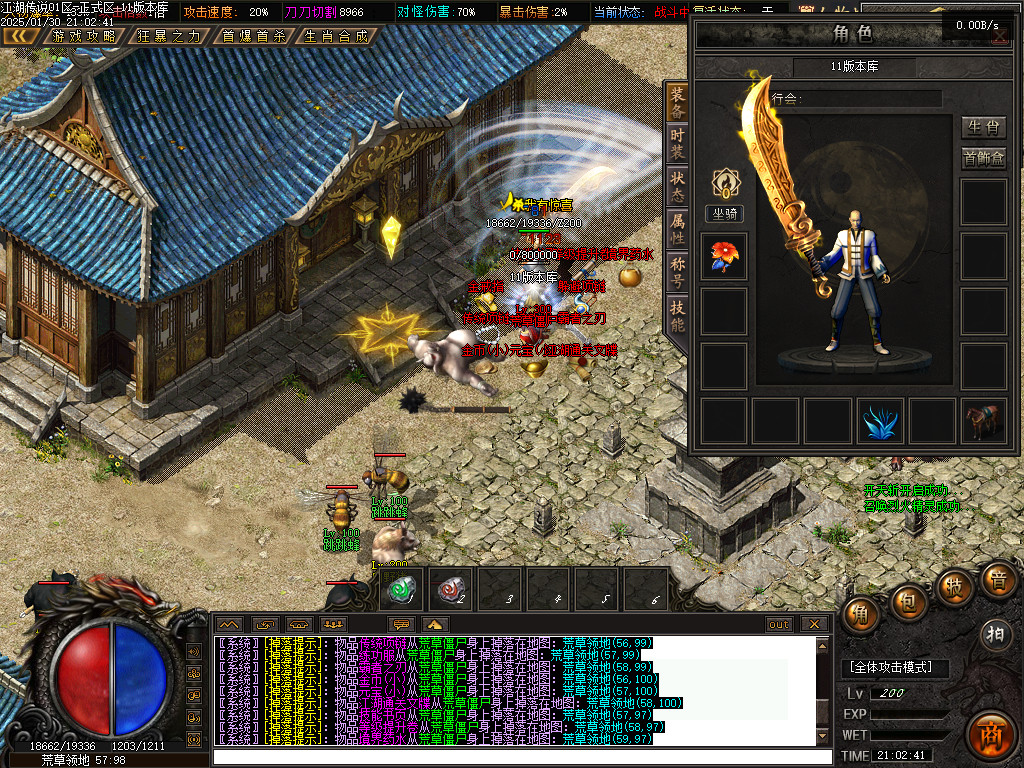
Task: Select the red flower equipment slot
Action: pyautogui.click(x=724, y=256)
